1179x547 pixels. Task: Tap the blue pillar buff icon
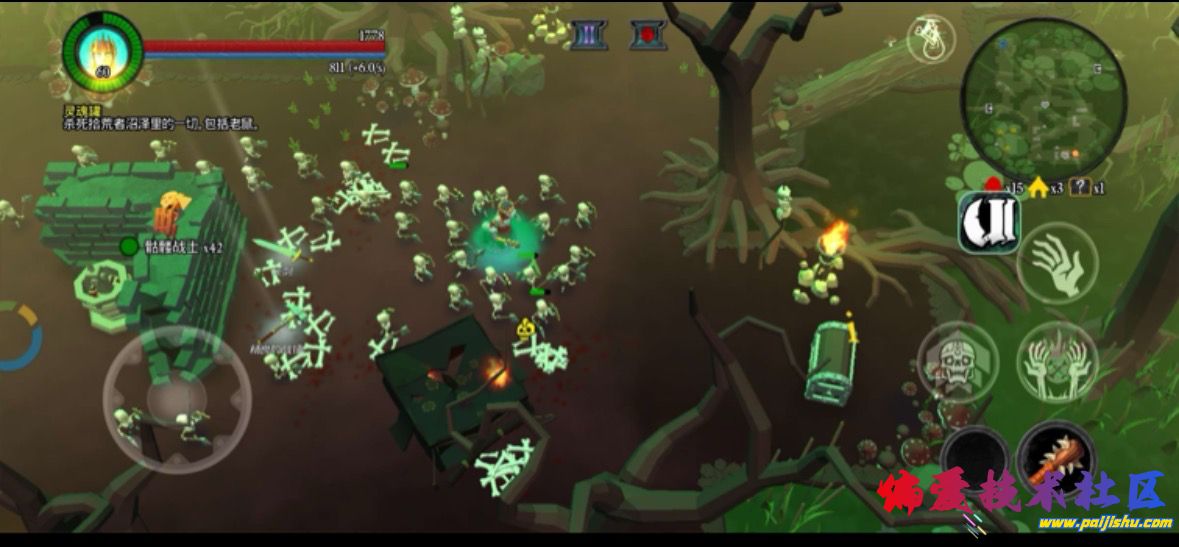click(x=589, y=35)
